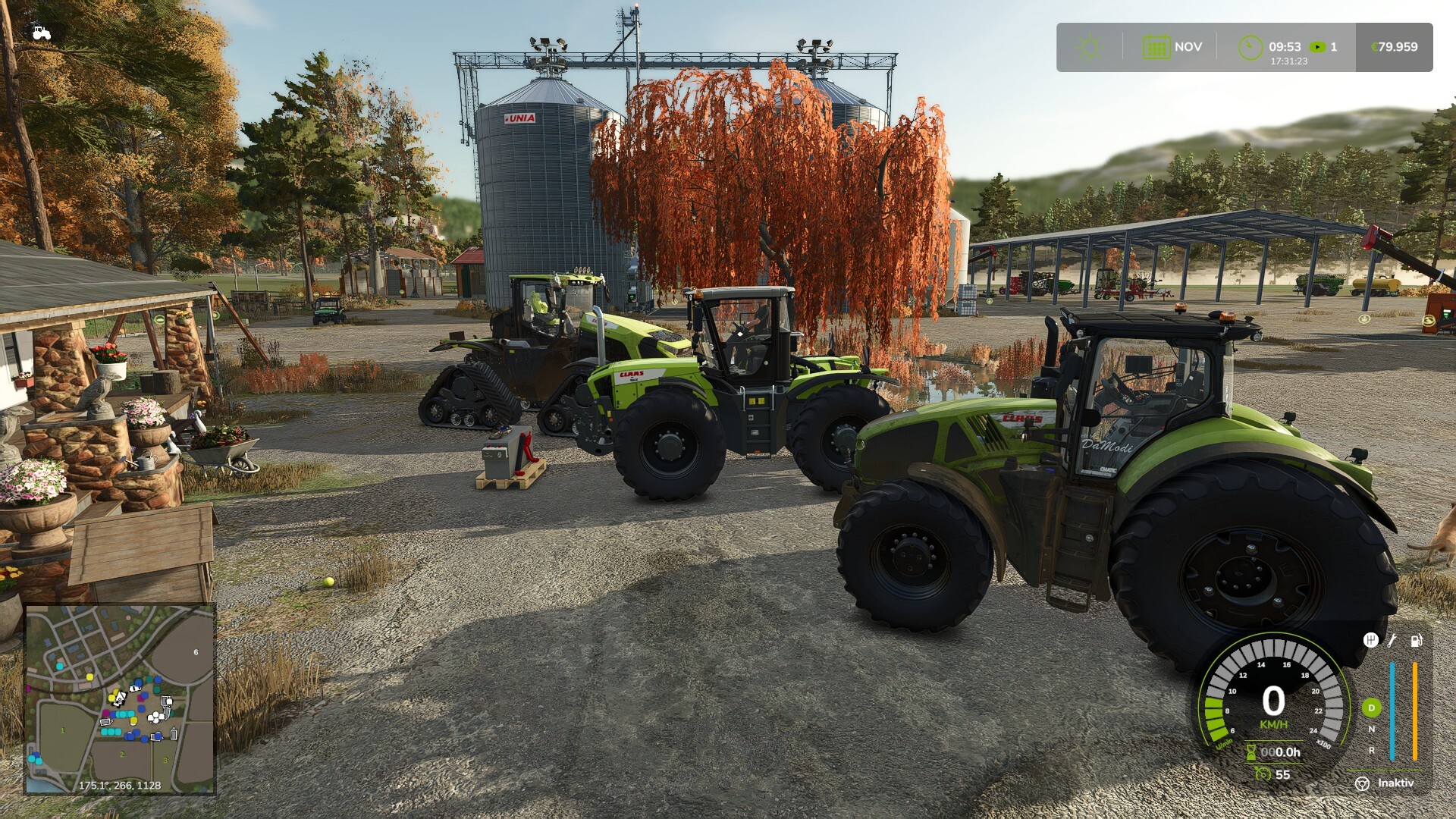1456x819 pixels.
Task: Open the calendar showing NOV
Action: 1156,47
